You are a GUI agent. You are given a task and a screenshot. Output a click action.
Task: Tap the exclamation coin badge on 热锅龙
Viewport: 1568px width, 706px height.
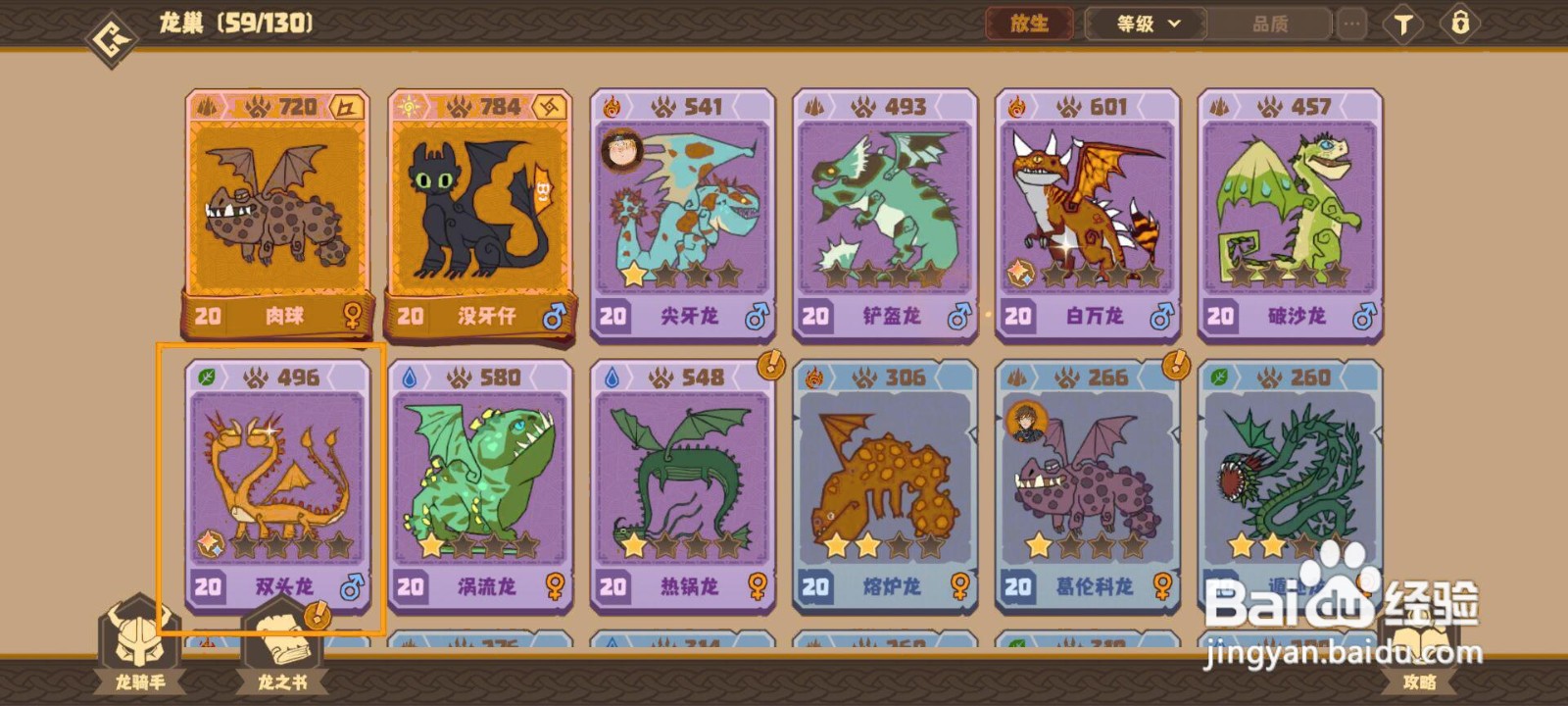point(770,363)
